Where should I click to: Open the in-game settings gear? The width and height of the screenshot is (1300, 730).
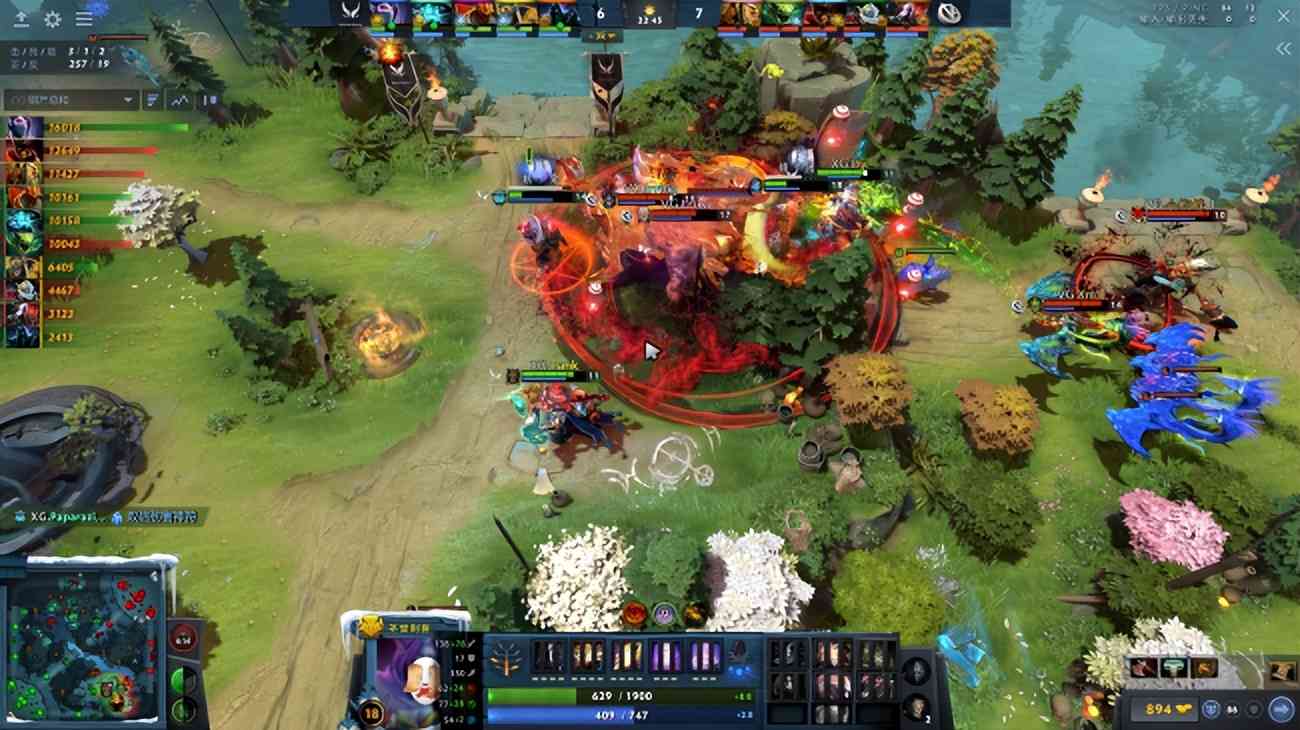point(53,19)
